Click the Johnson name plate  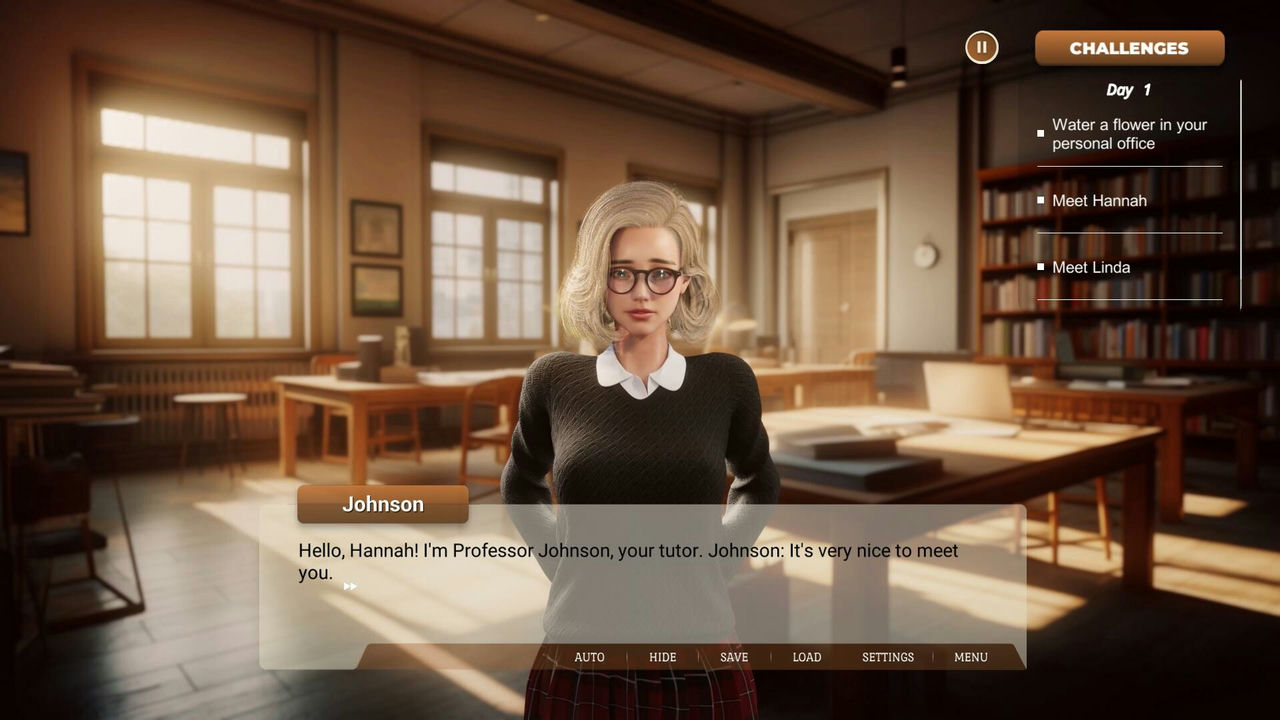(x=382, y=504)
